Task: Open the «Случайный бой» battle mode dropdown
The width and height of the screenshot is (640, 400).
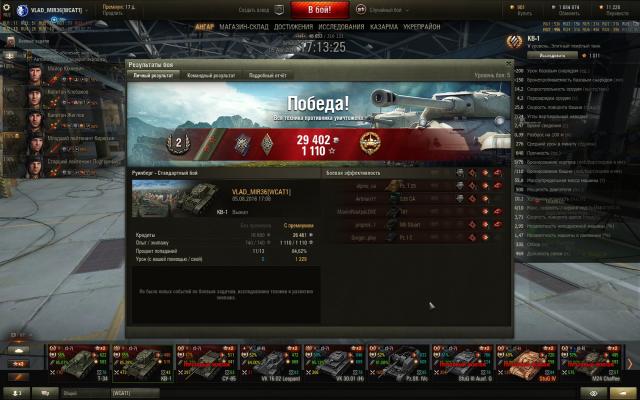Action: 391,9
